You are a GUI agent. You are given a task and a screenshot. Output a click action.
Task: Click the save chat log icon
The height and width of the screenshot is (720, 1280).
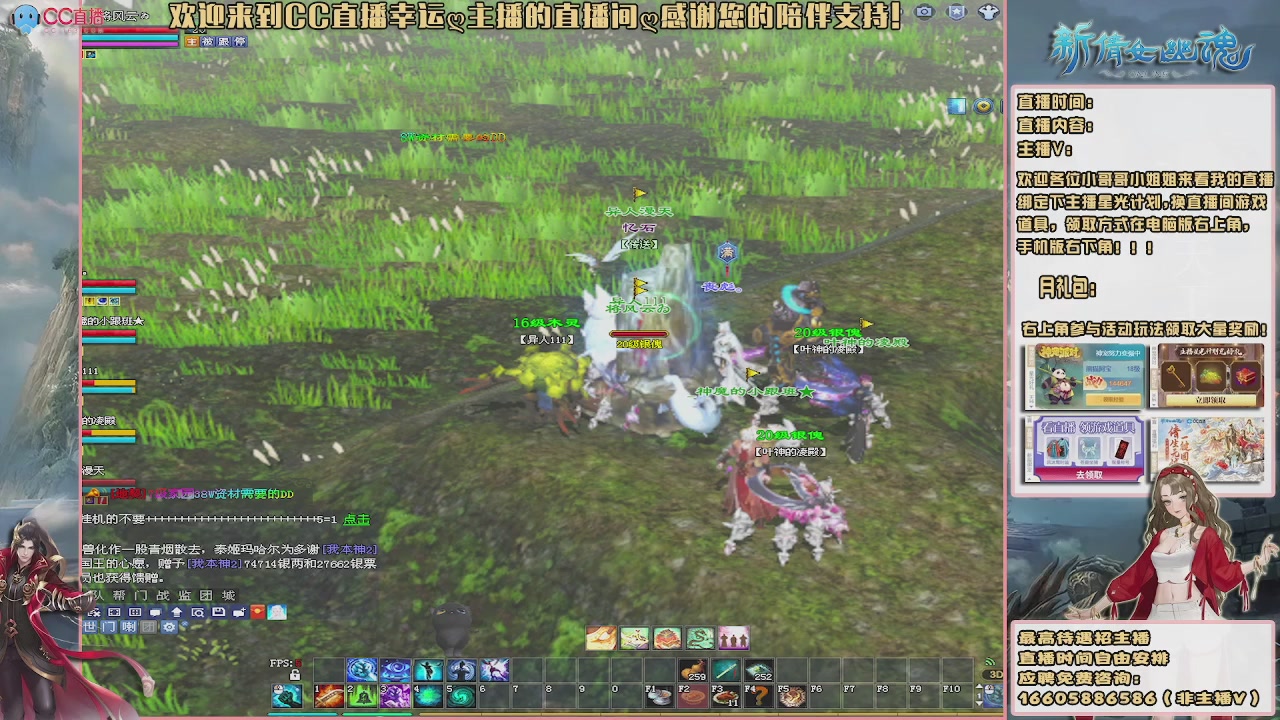[220, 612]
